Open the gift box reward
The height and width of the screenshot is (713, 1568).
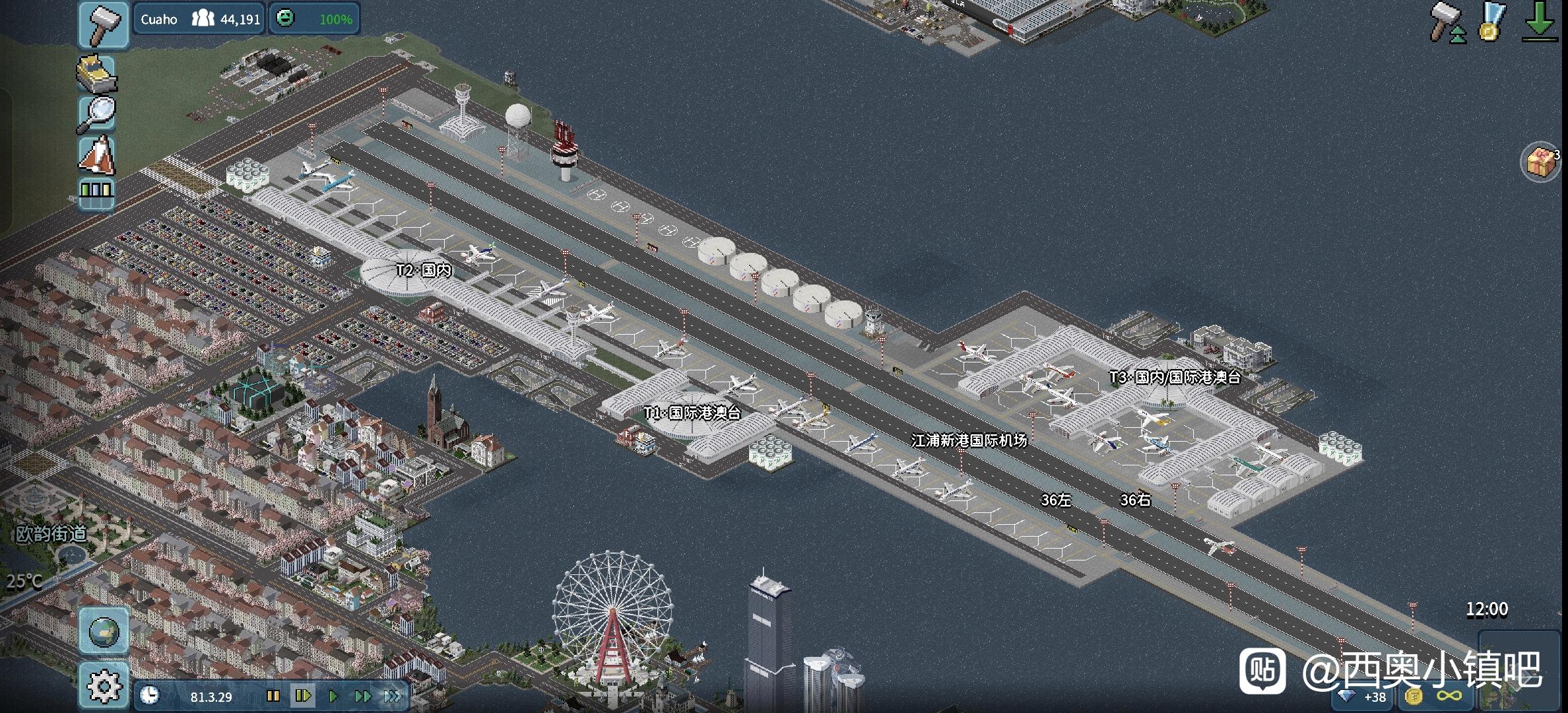pyautogui.click(x=1540, y=162)
